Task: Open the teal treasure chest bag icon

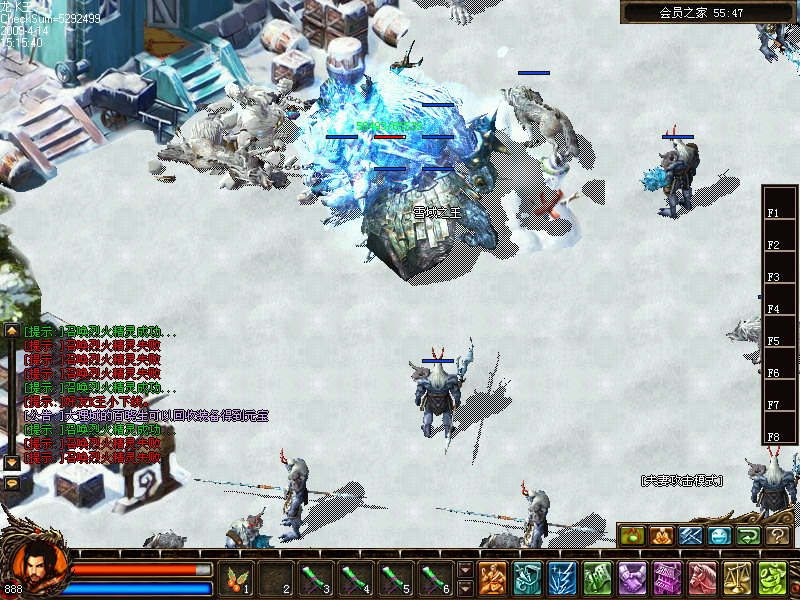Action: pyautogui.click(x=528, y=577)
